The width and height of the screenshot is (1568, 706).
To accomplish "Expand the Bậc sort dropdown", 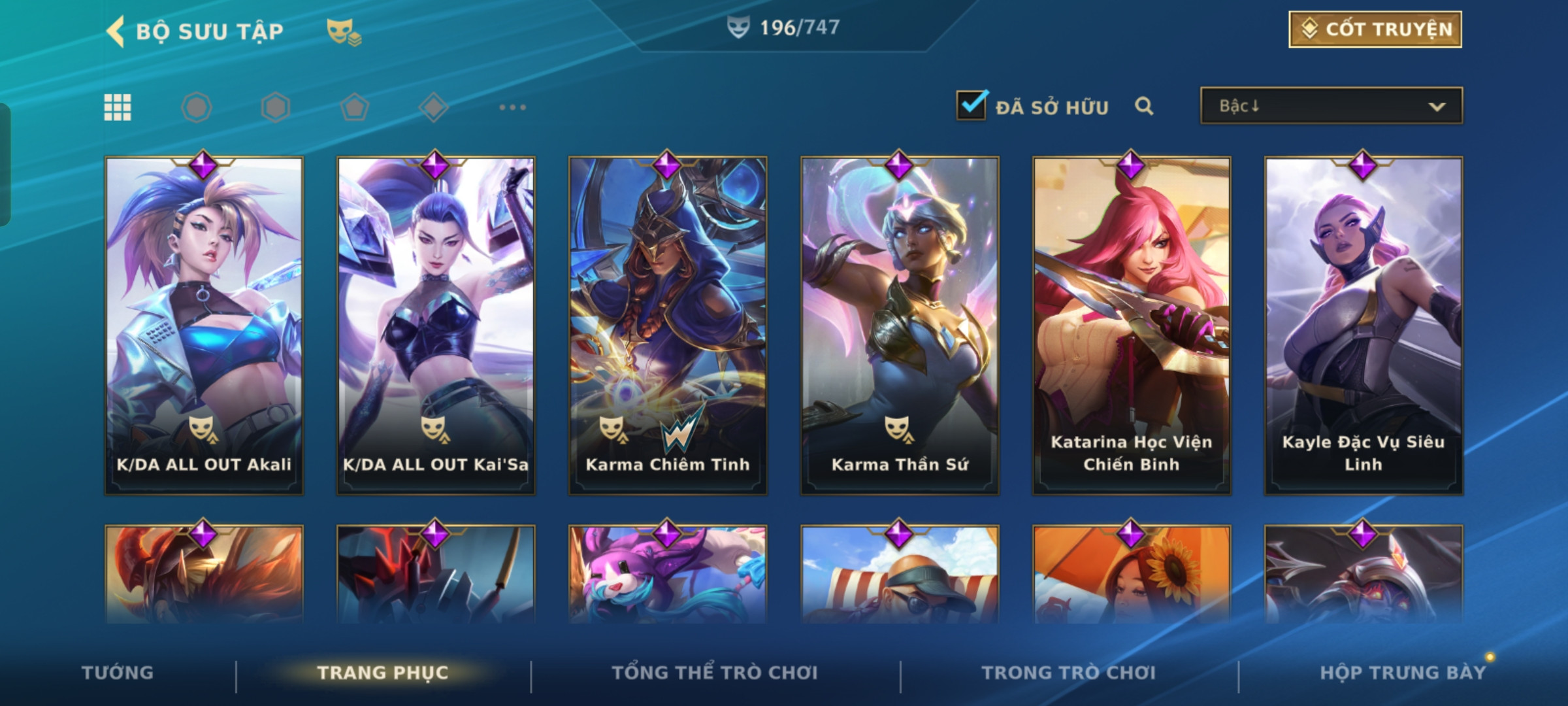I will pos(1331,106).
